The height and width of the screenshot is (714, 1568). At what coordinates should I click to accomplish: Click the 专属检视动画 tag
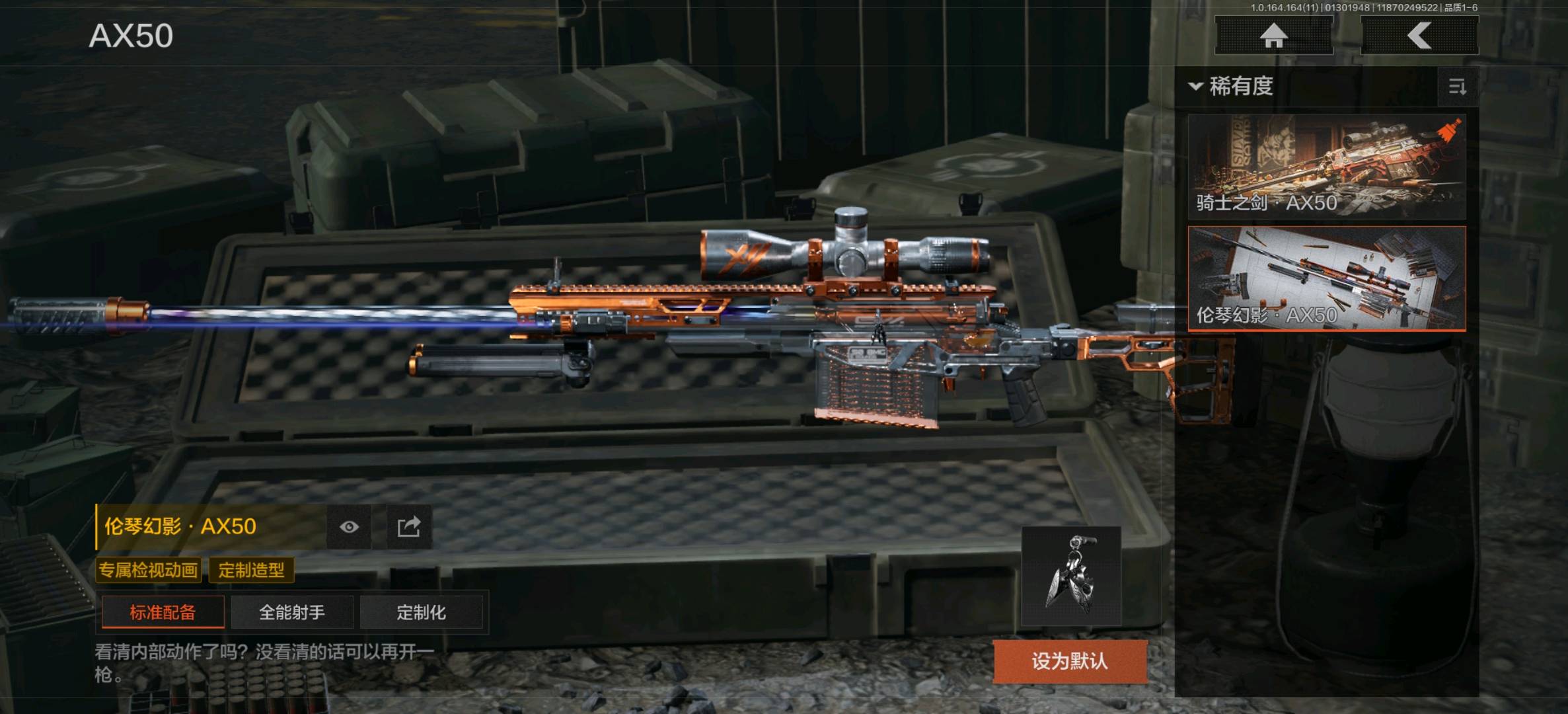click(149, 570)
